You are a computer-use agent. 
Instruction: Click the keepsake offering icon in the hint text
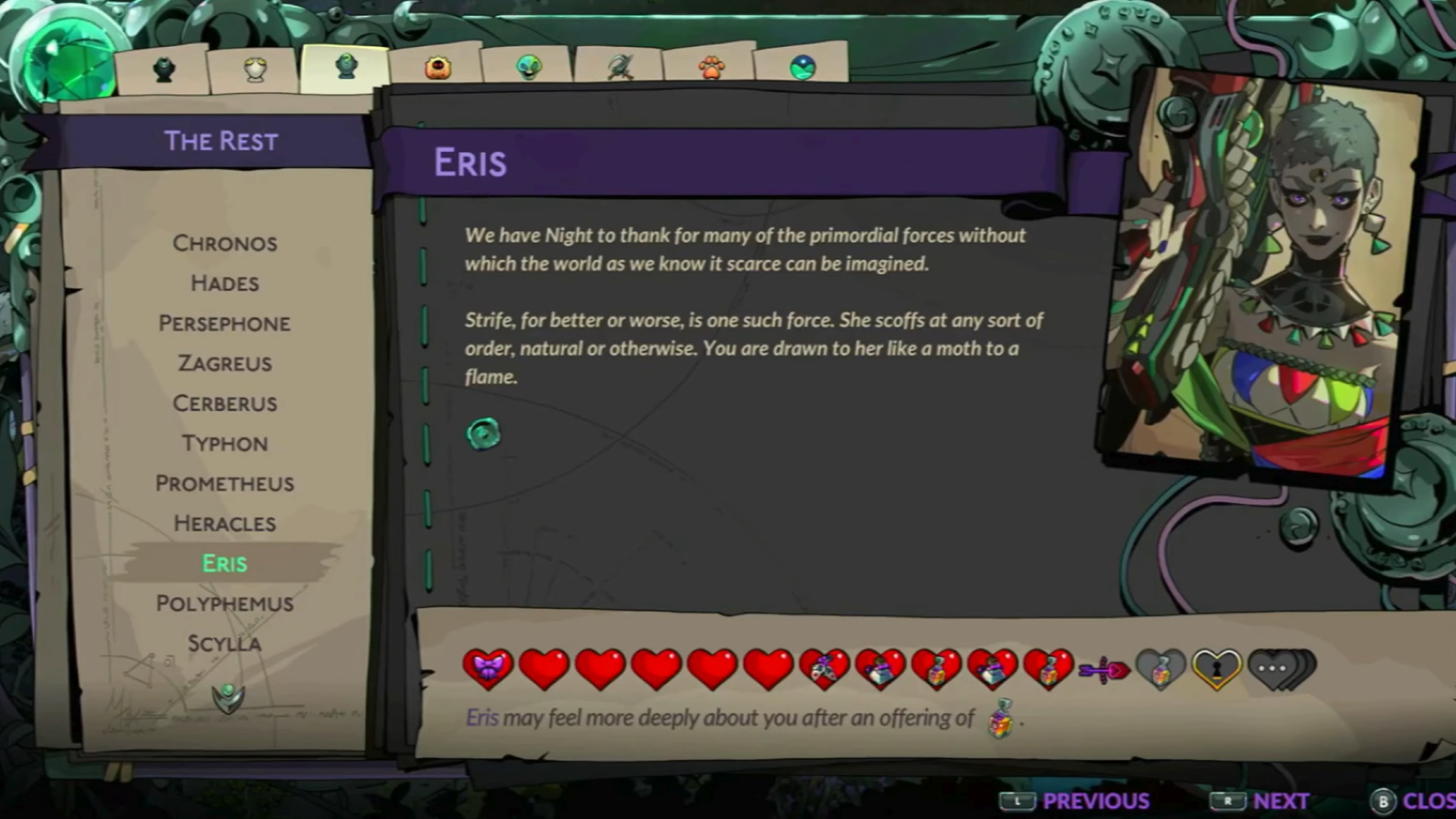coord(1000,718)
